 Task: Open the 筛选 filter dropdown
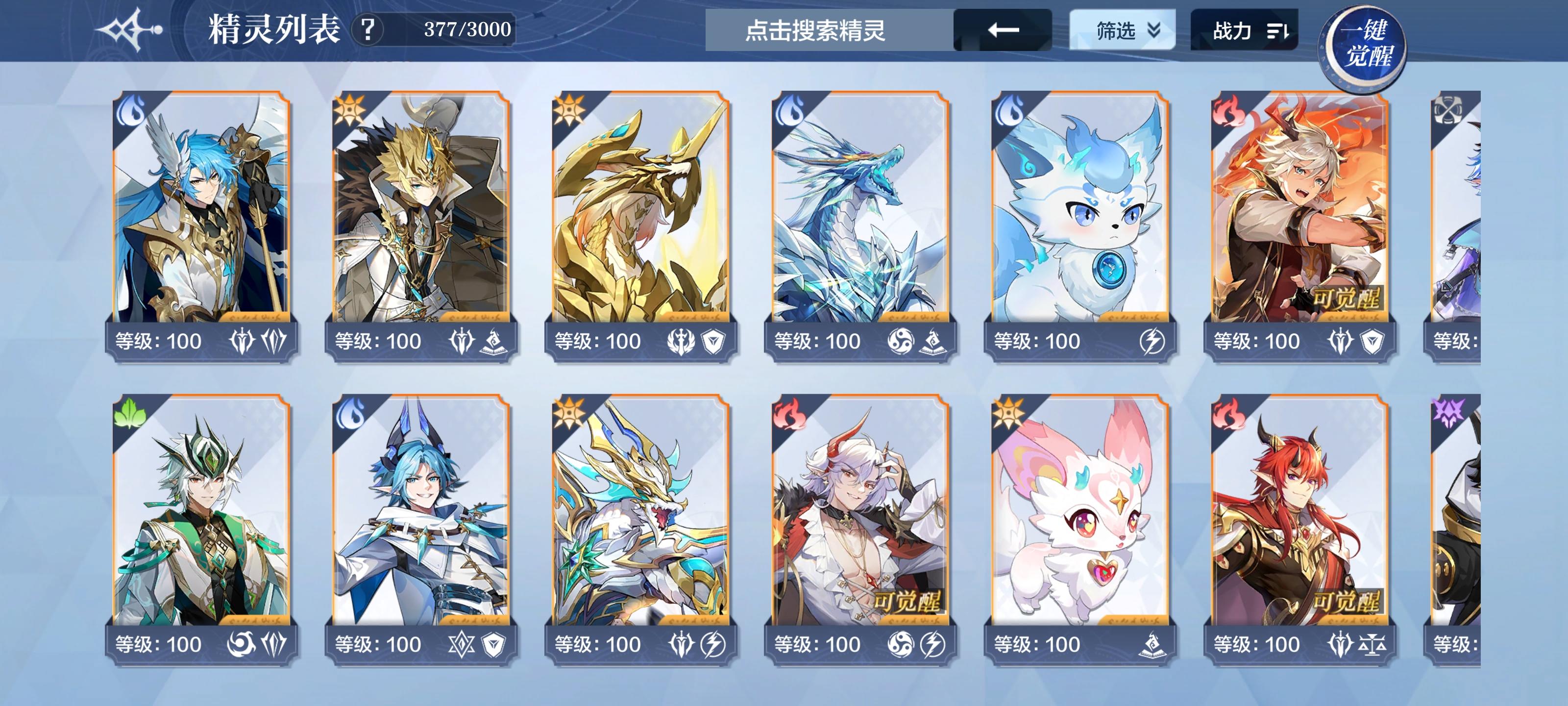pos(1123,29)
